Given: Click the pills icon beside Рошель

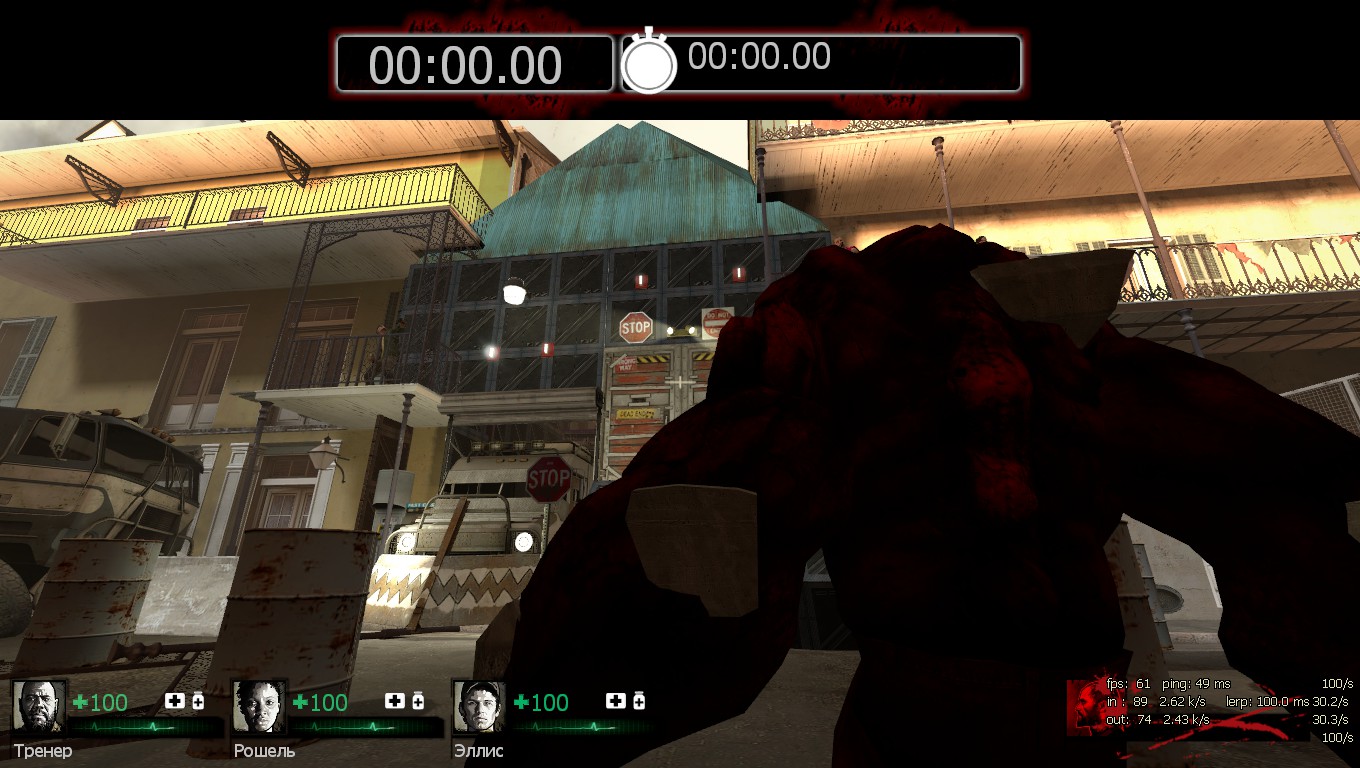Looking at the screenshot, I should (x=418, y=701).
